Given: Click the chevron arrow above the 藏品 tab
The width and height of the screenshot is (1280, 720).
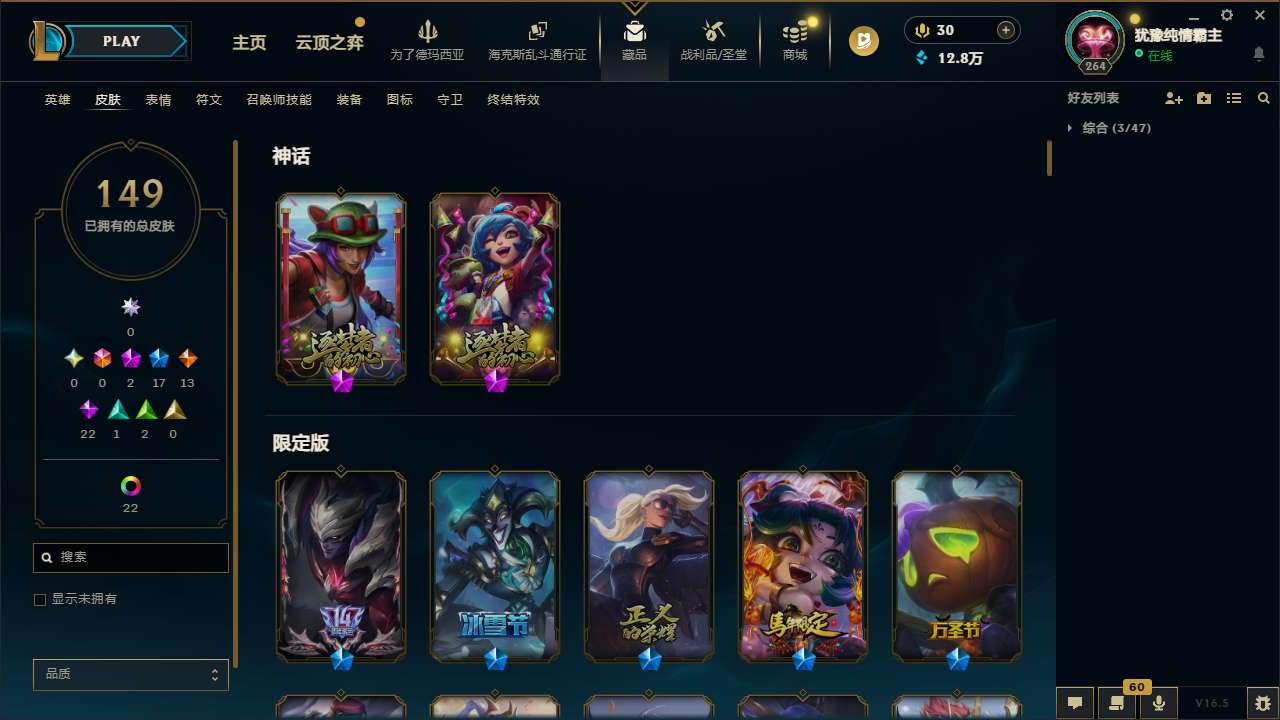Looking at the screenshot, I should (634, 6).
